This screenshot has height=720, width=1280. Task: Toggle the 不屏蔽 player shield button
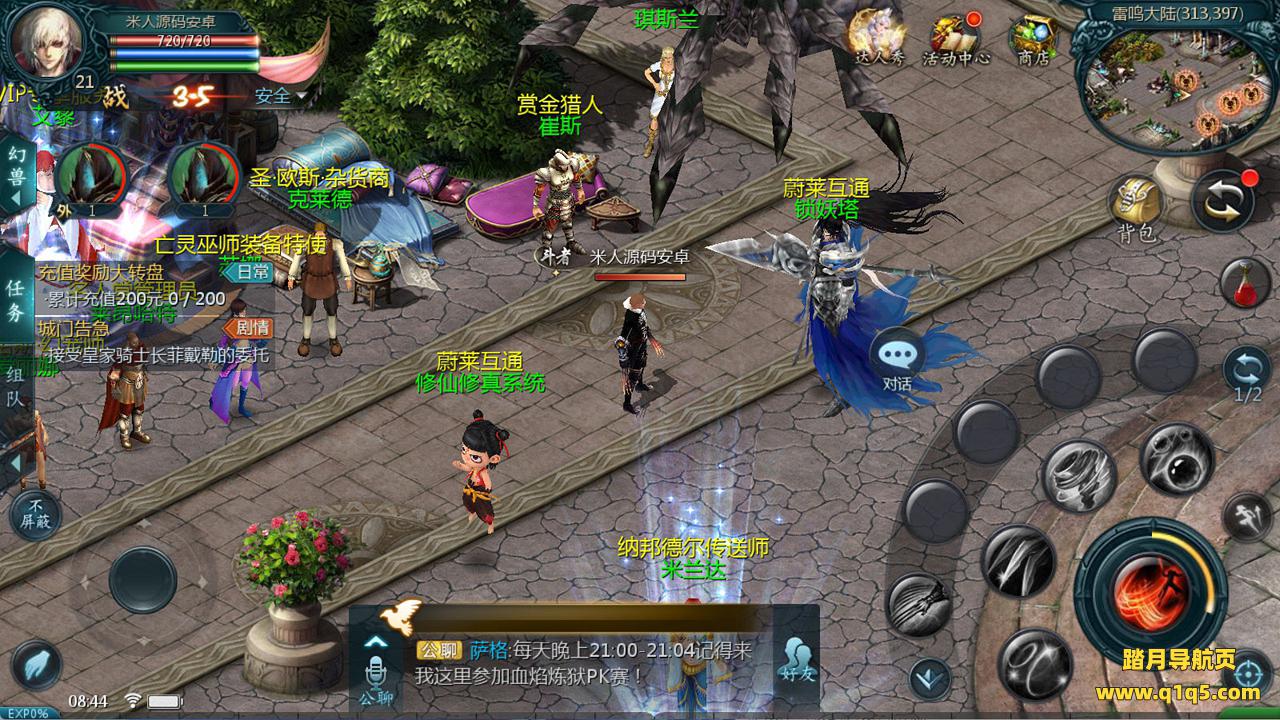pyautogui.click(x=34, y=514)
